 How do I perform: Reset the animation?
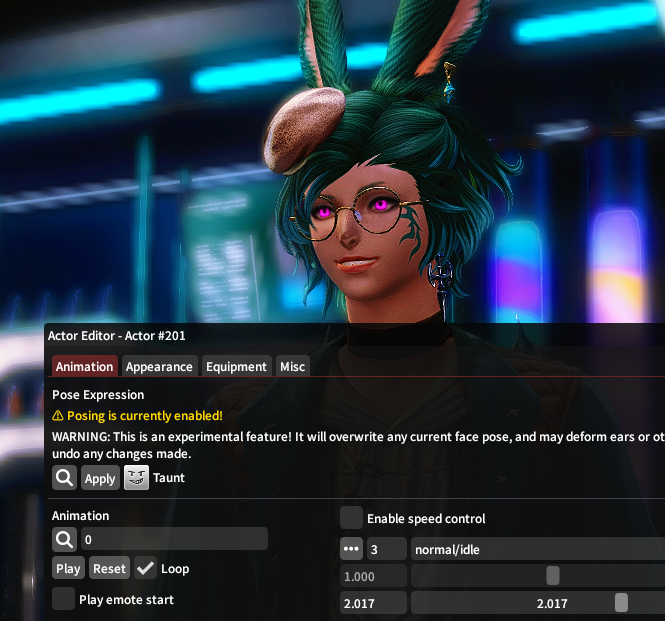[x=109, y=569]
